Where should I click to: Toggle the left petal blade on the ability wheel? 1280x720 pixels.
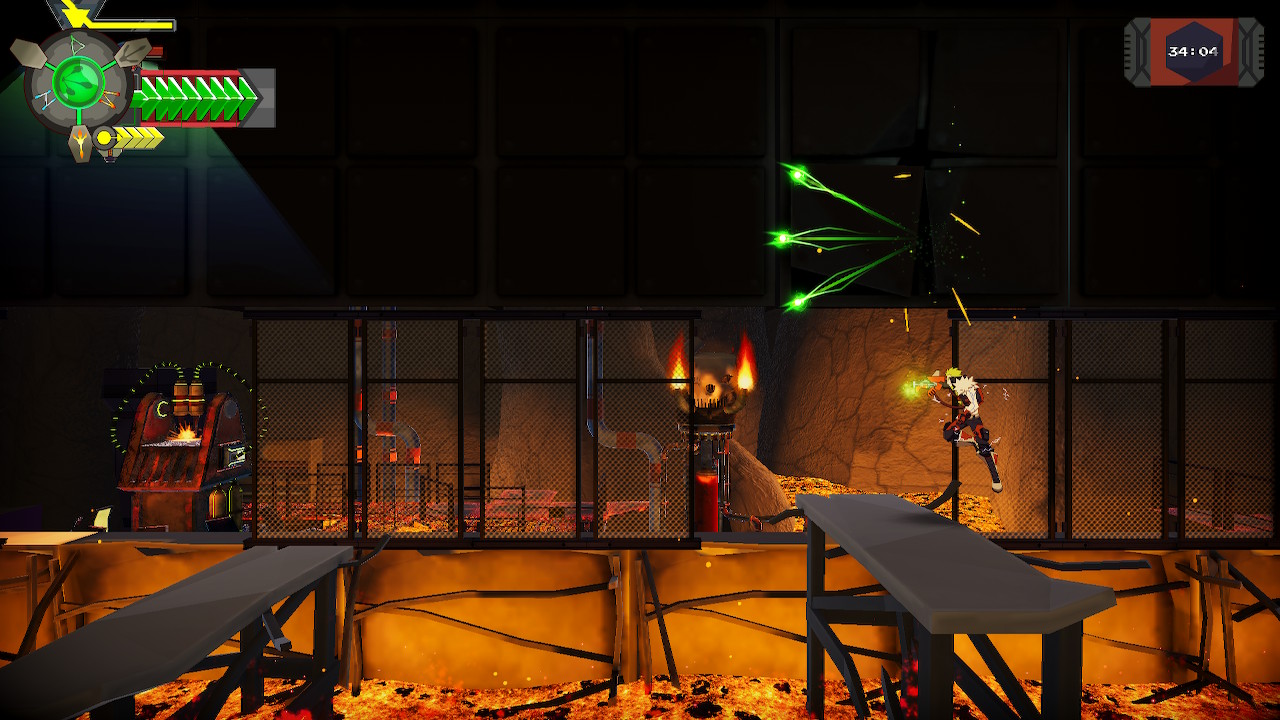tap(28, 53)
